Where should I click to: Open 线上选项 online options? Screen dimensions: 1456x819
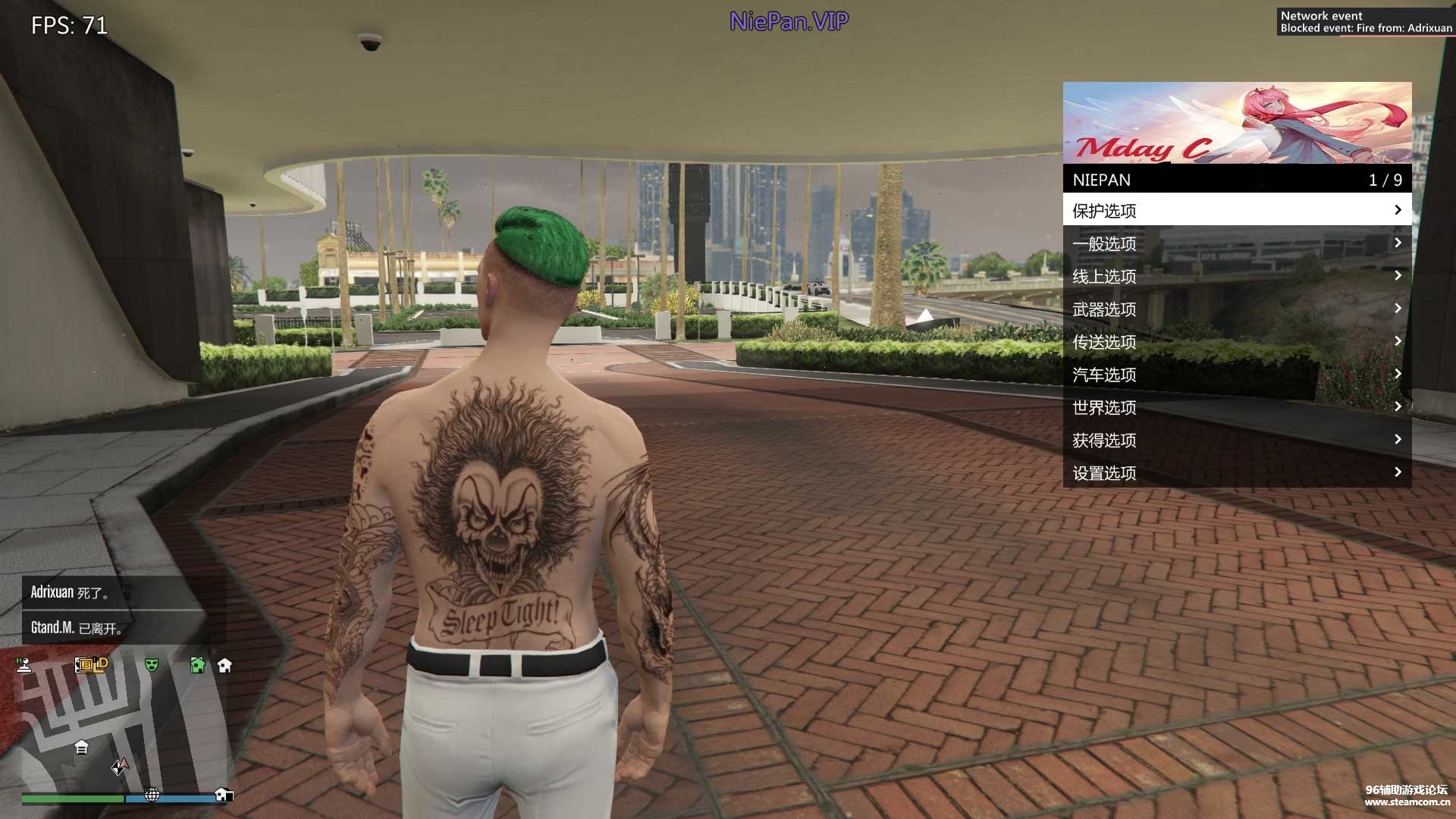(1236, 276)
